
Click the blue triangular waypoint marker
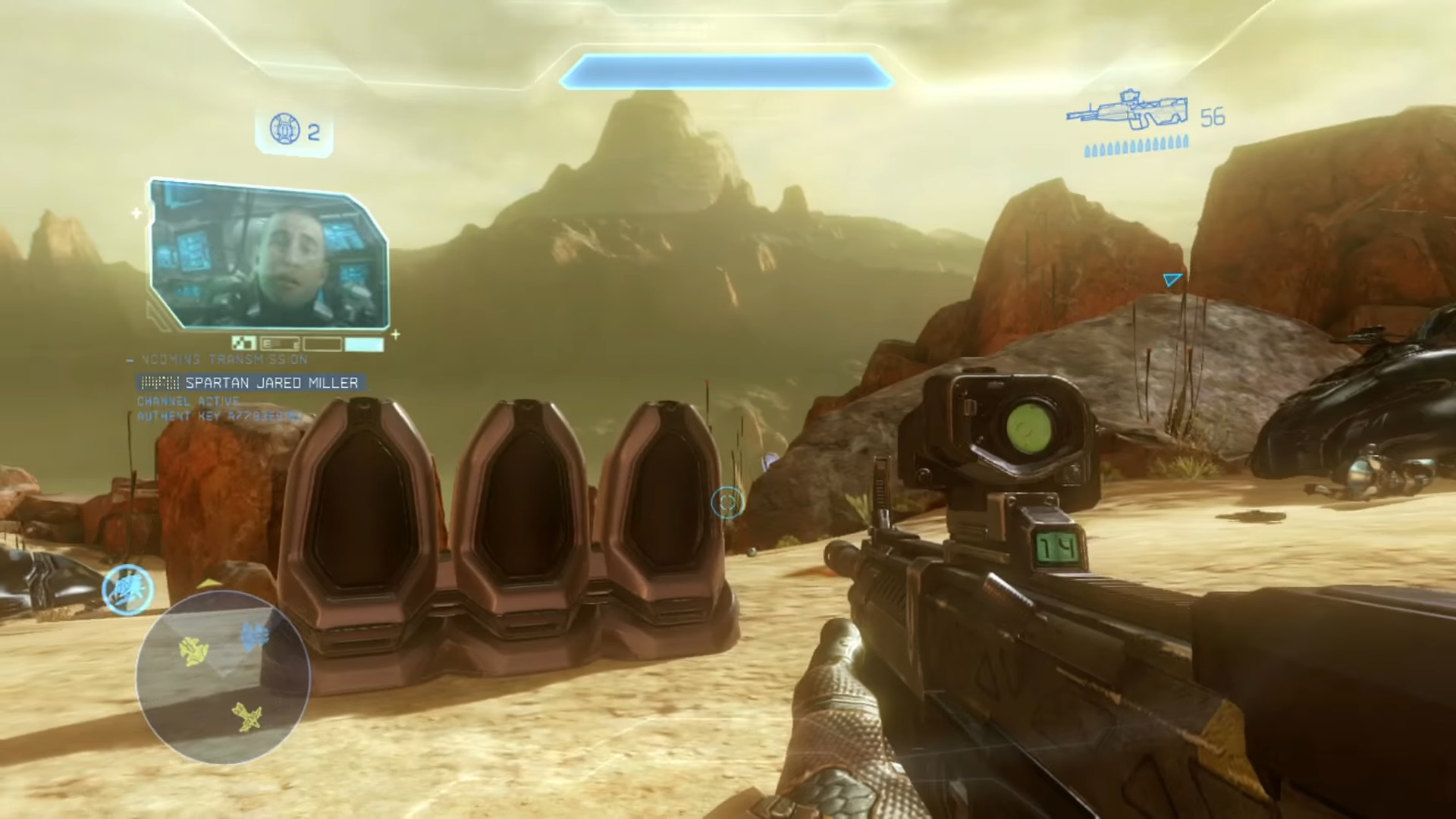pos(1172,280)
